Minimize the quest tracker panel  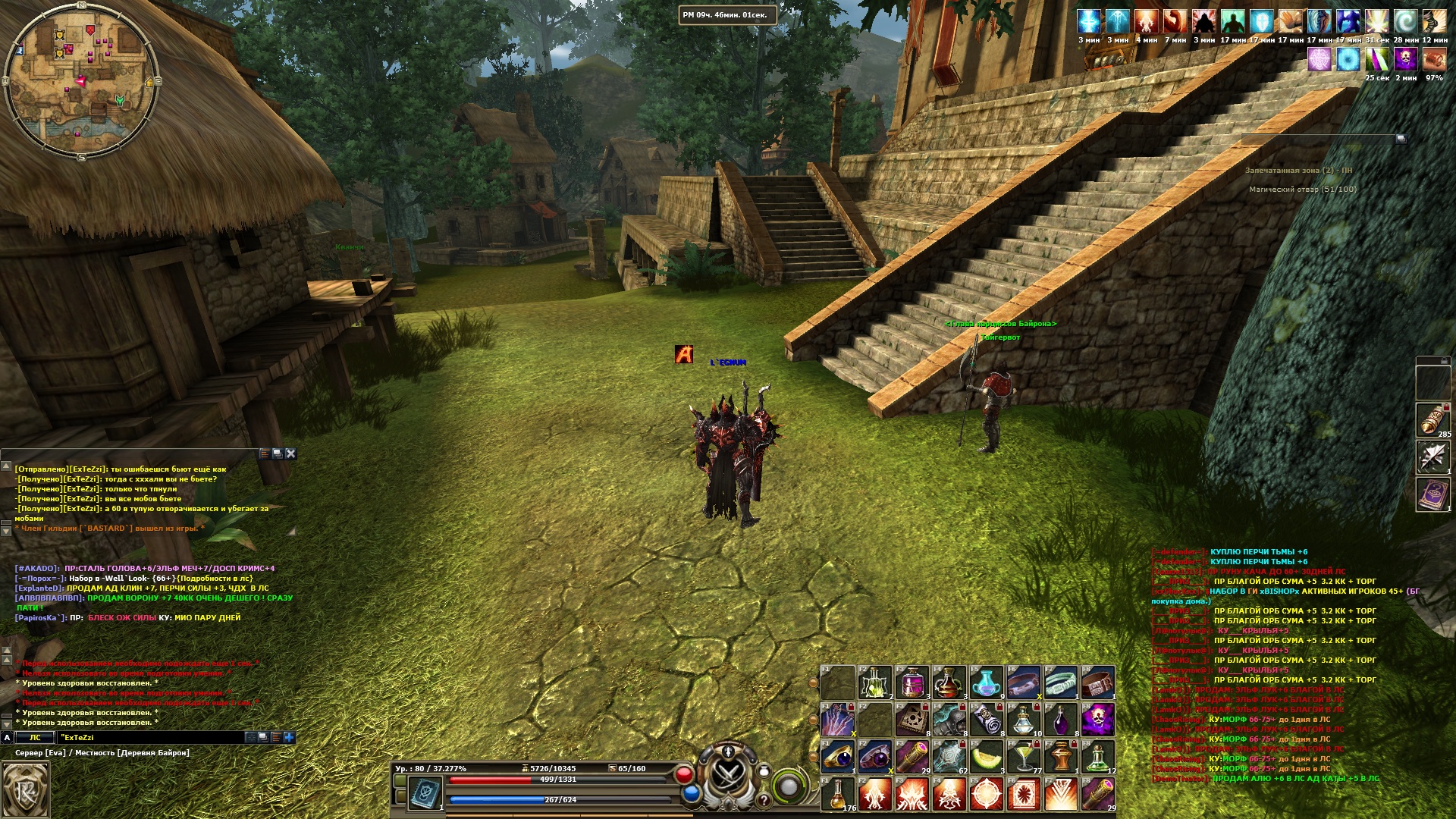pos(1401,138)
